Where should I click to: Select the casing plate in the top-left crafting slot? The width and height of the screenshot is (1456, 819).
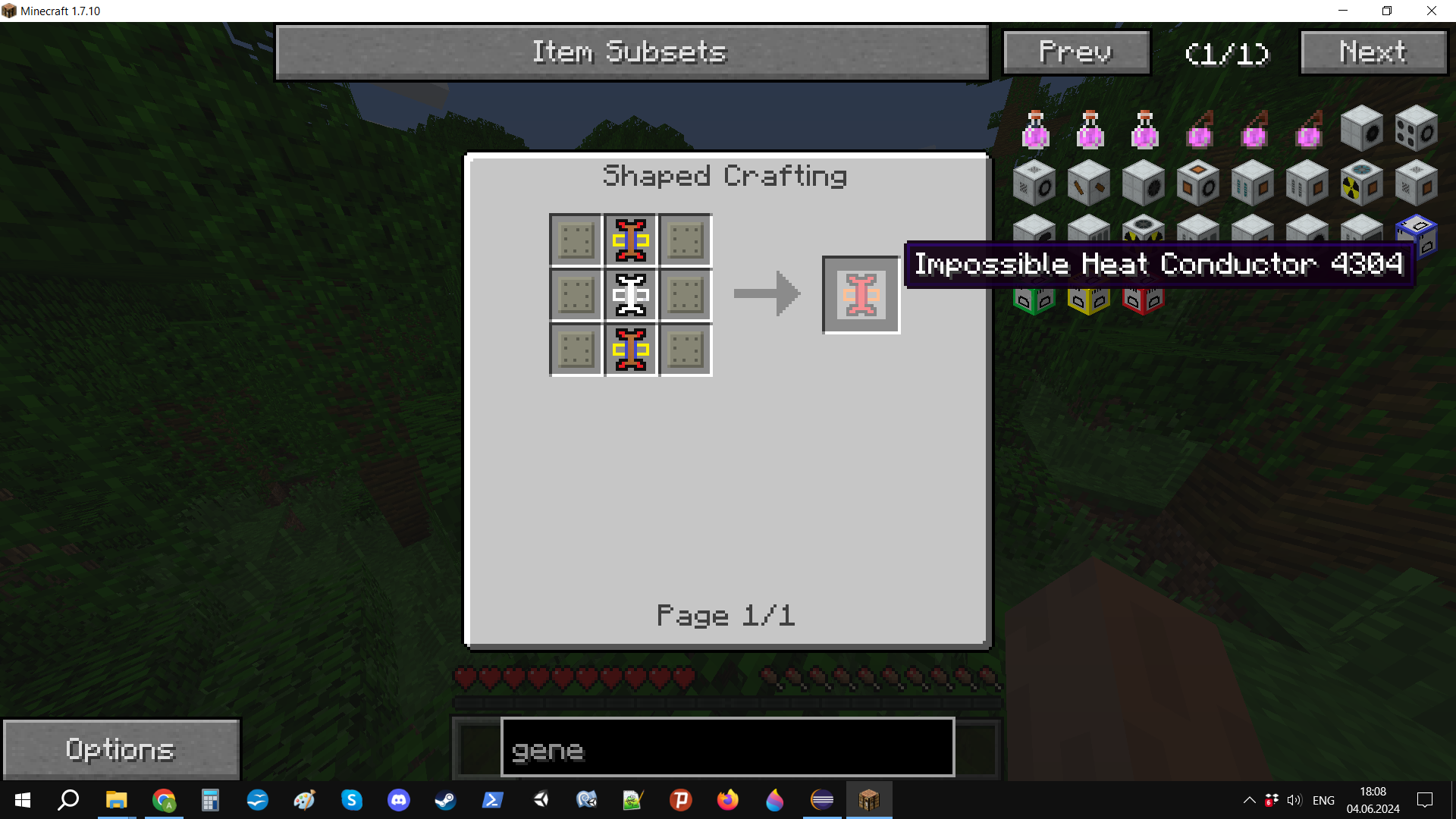click(x=576, y=240)
